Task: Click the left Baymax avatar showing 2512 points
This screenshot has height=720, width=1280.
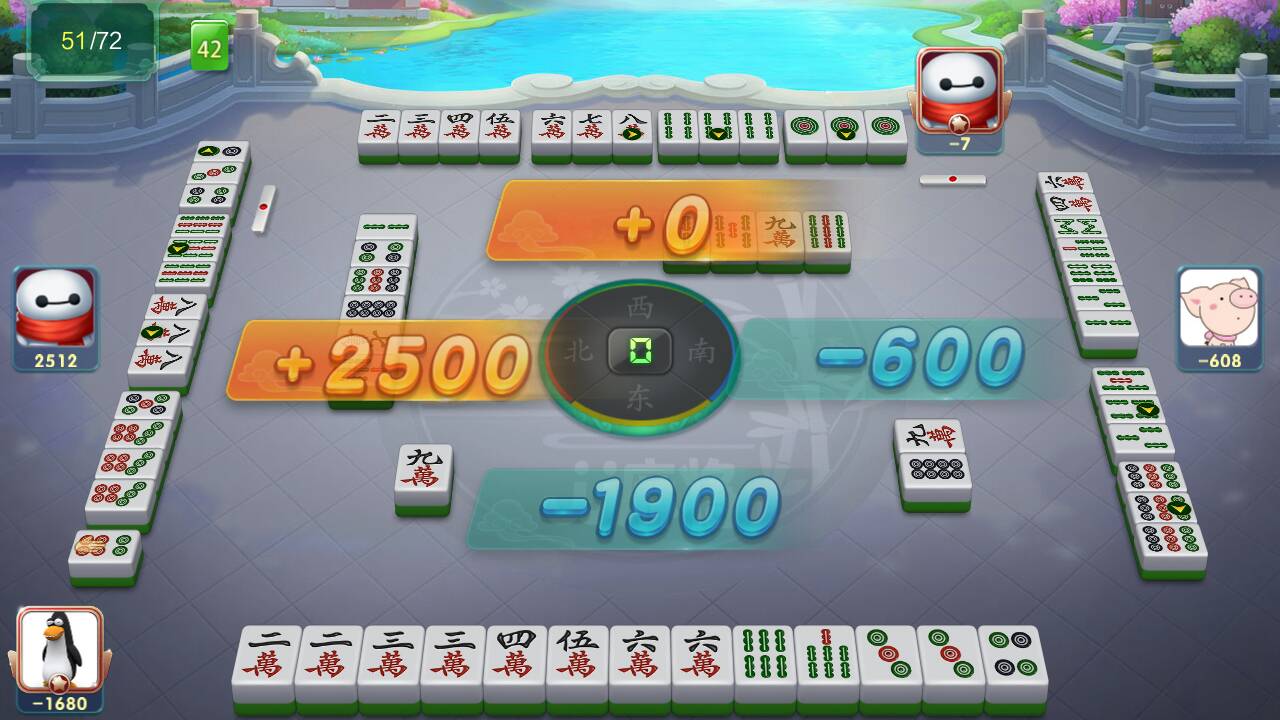Action: point(55,310)
